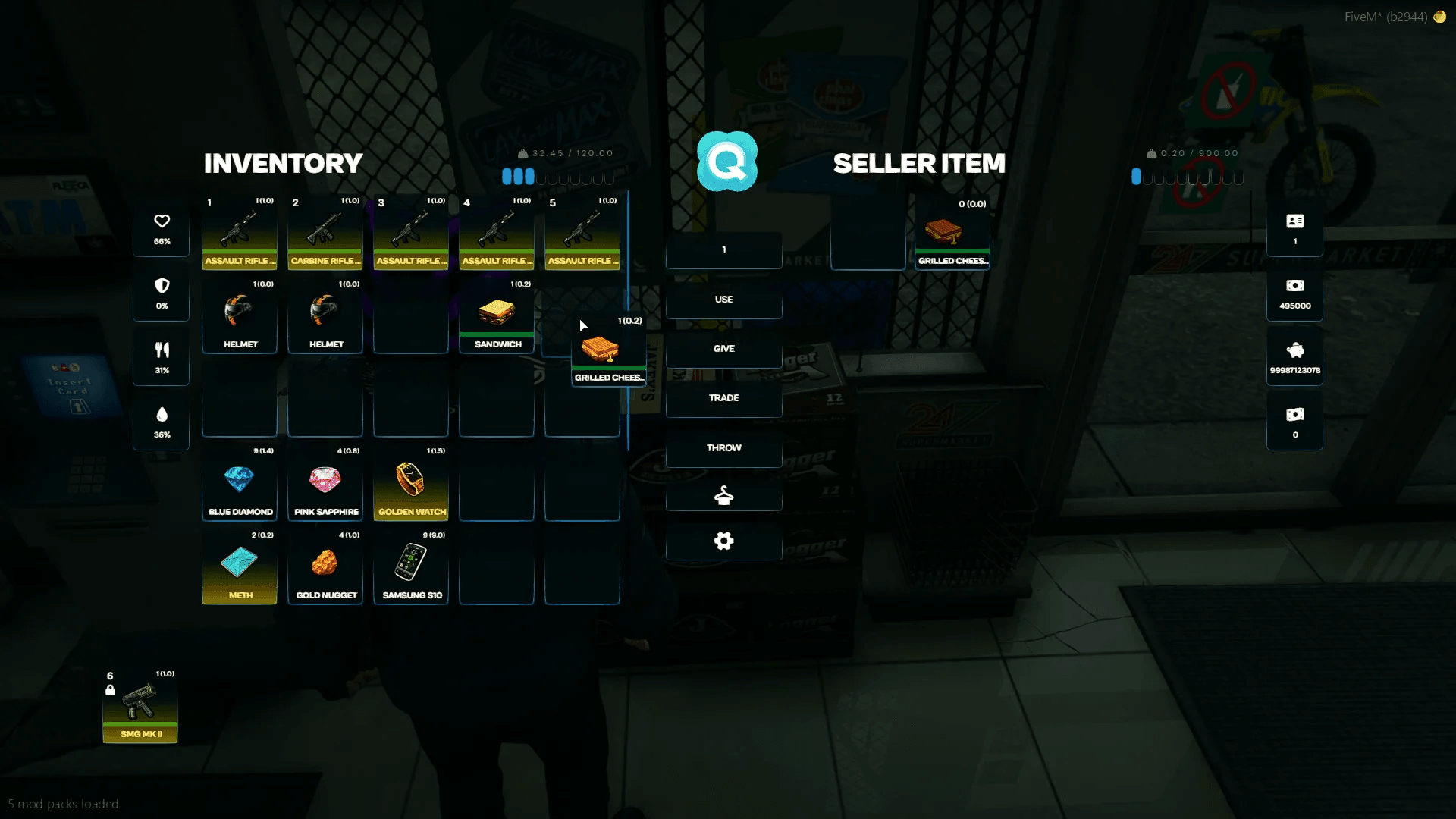
Task: Click the GIVE button
Action: coord(723,349)
